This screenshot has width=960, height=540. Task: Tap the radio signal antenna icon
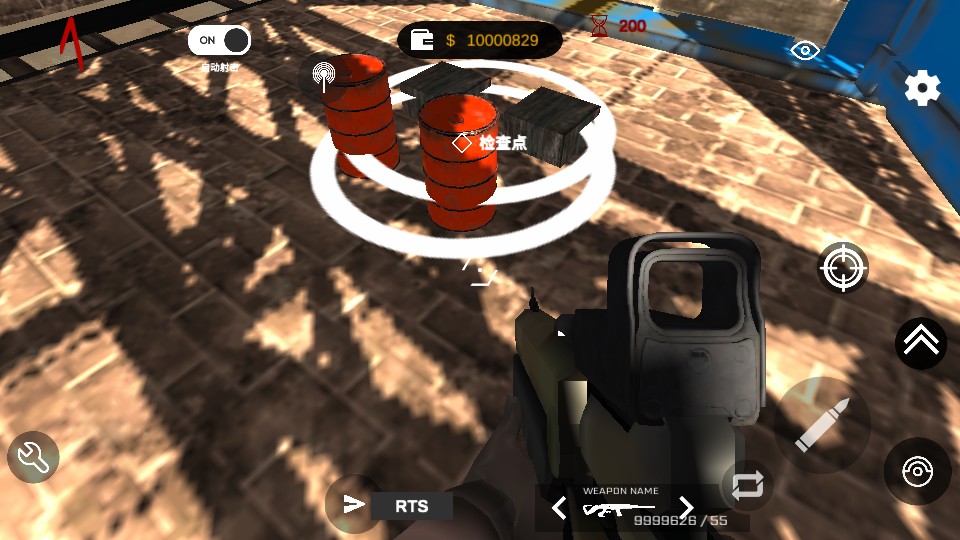click(323, 75)
